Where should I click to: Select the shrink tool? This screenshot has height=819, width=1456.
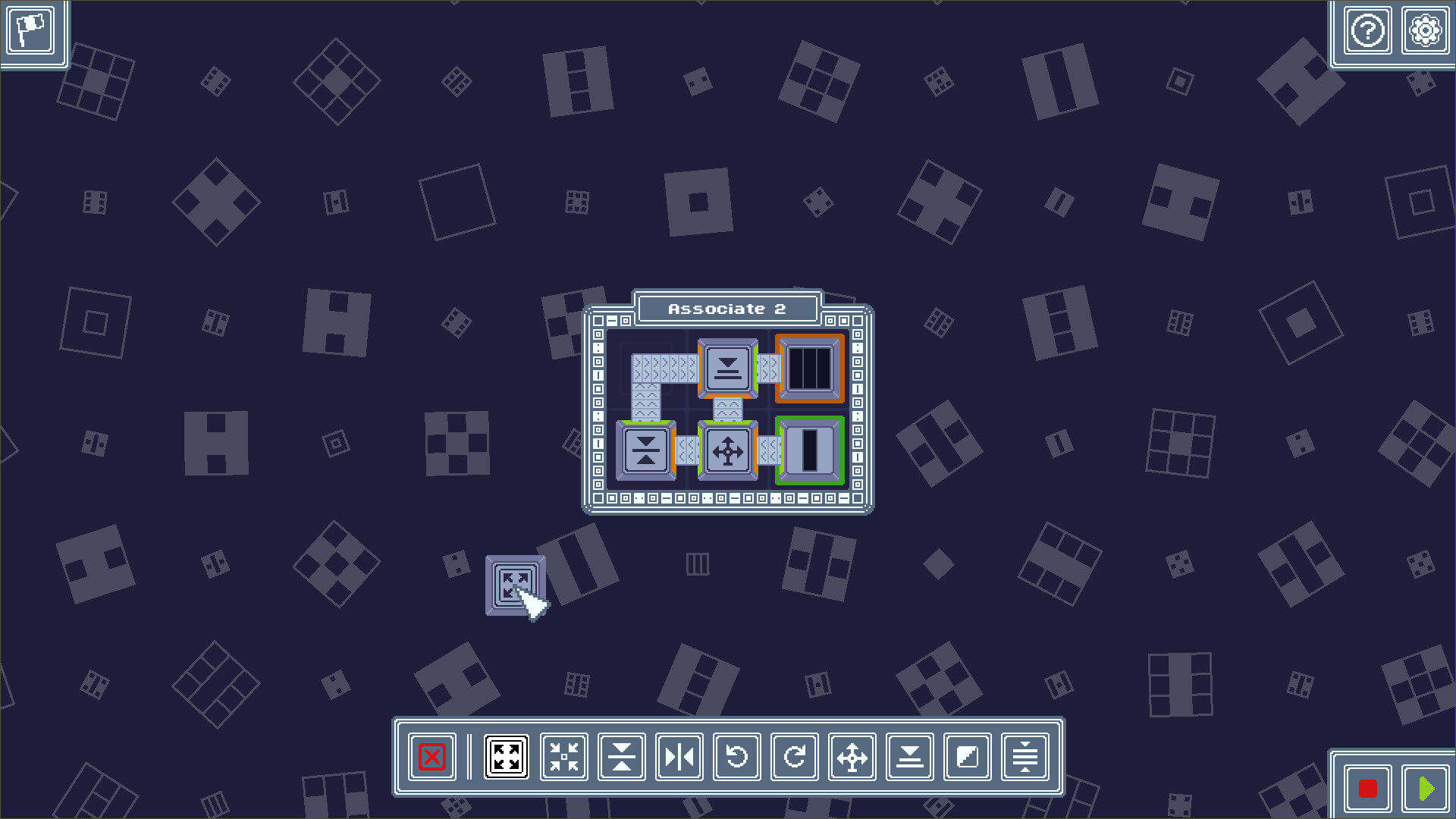(563, 756)
